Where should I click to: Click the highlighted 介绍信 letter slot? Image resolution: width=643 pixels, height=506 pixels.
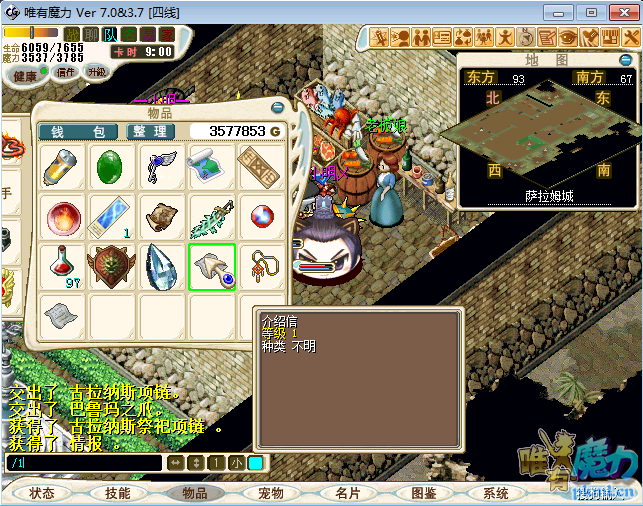click(212, 267)
